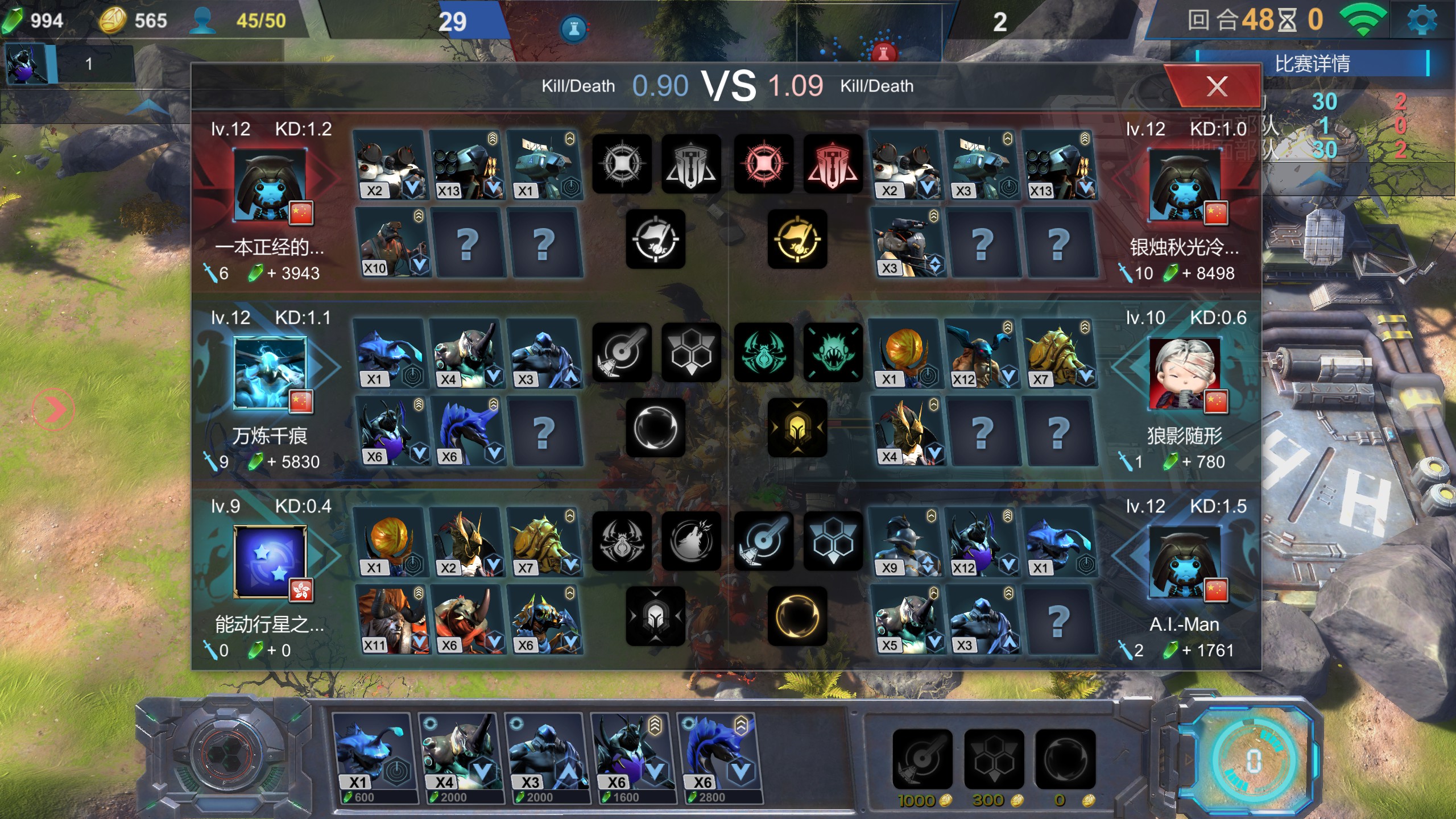1456x819 pixels.
Task: Close the match details panel
Action: [1216, 86]
